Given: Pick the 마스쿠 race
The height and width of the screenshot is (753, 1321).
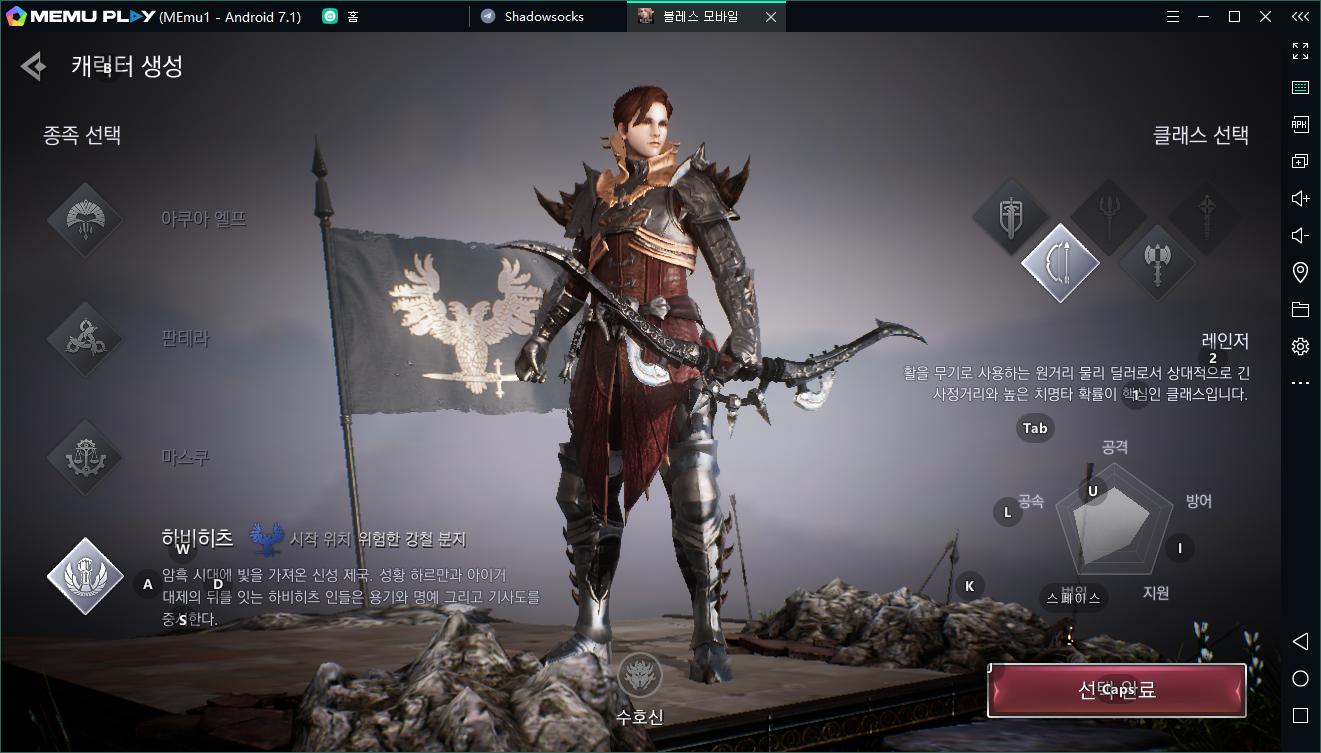Looking at the screenshot, I should click(x=85, y=458).
